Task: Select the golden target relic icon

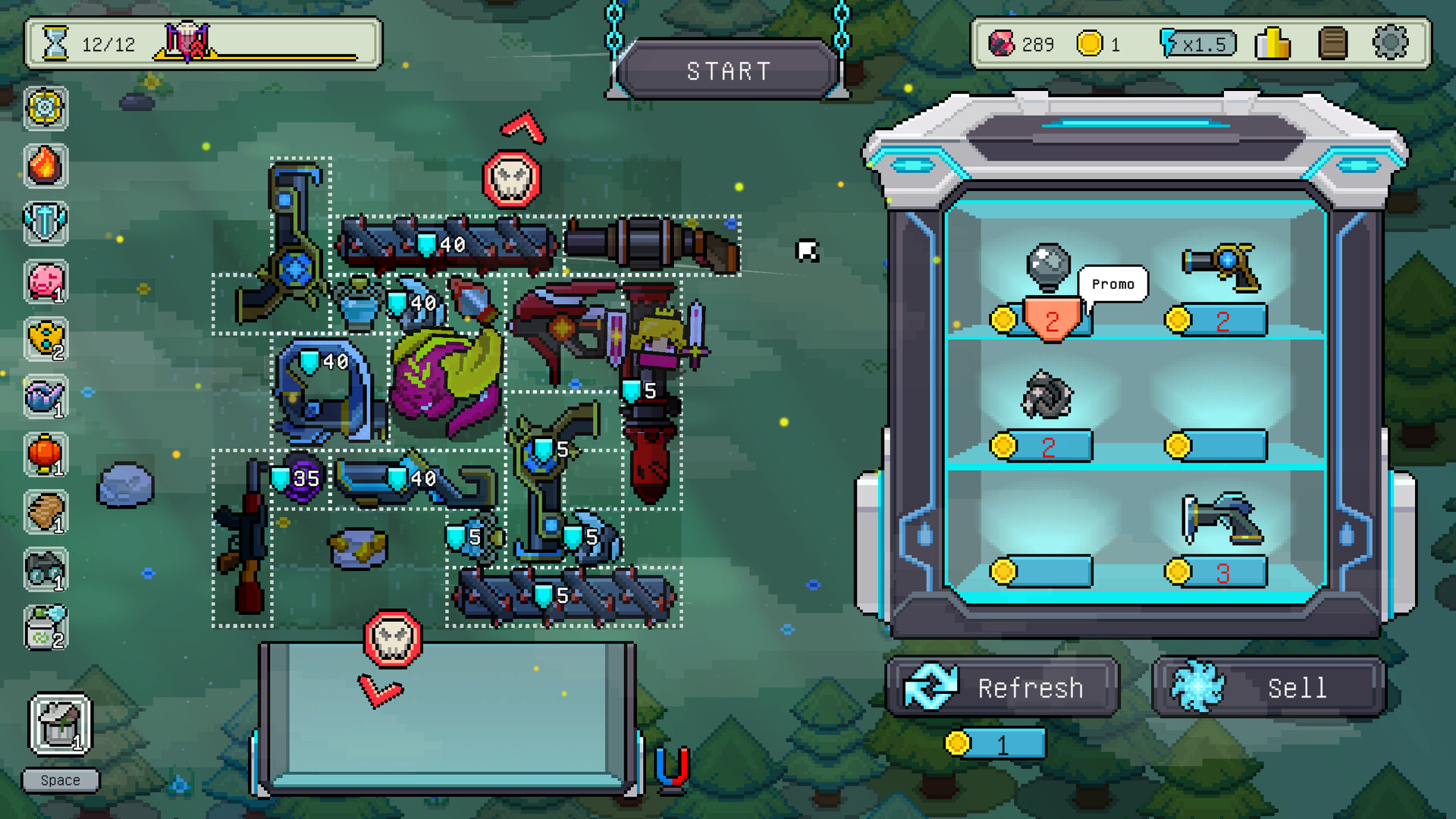Action: [x=45, y=108]
